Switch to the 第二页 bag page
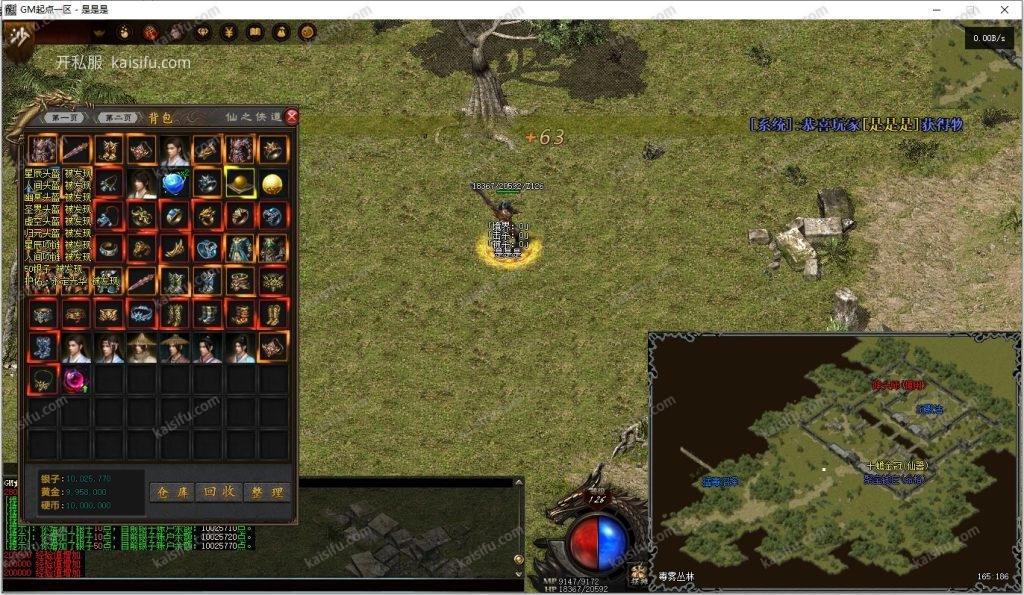 (119, 117)
